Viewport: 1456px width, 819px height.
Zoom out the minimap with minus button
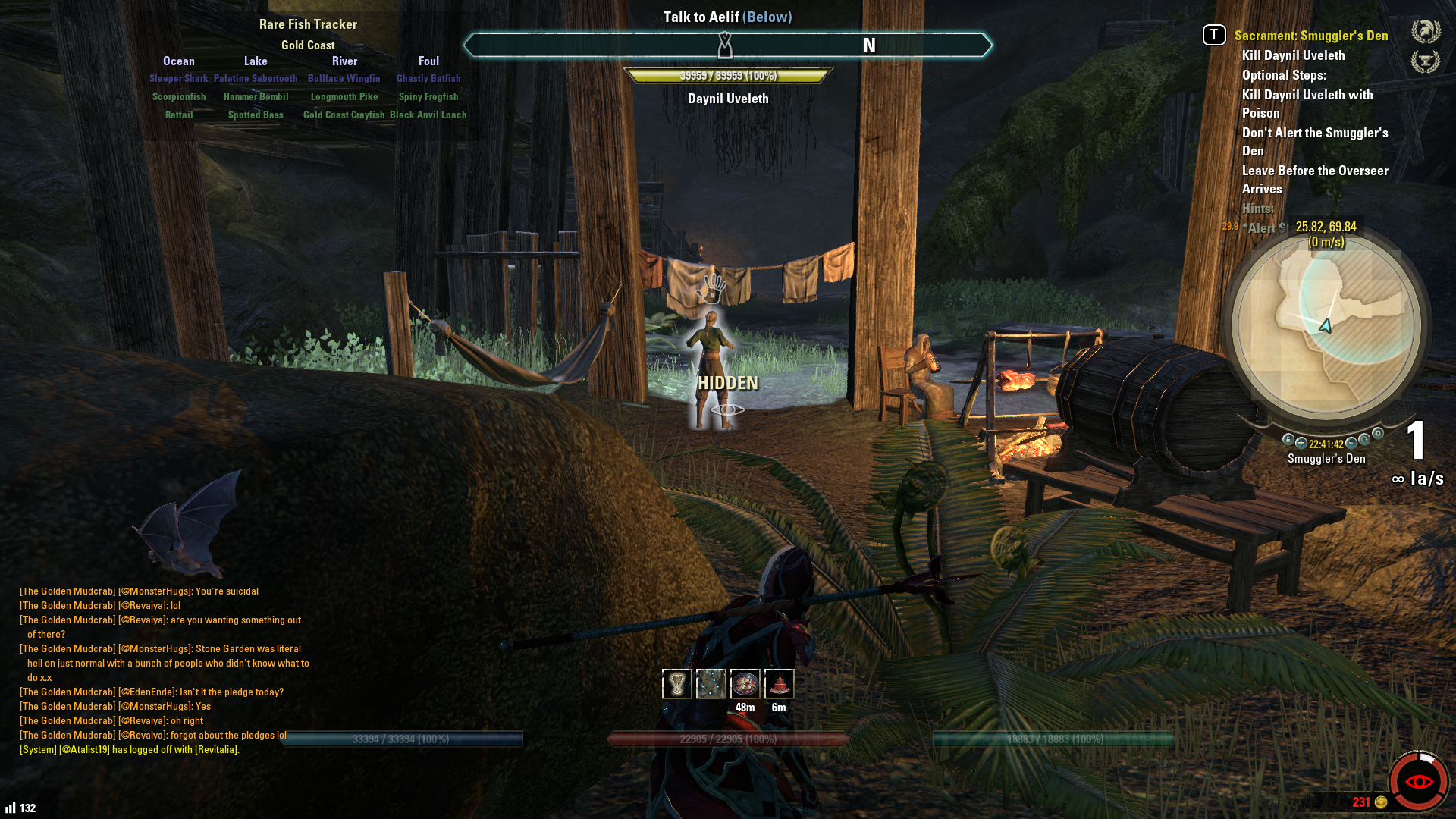tap(1351, 443)
